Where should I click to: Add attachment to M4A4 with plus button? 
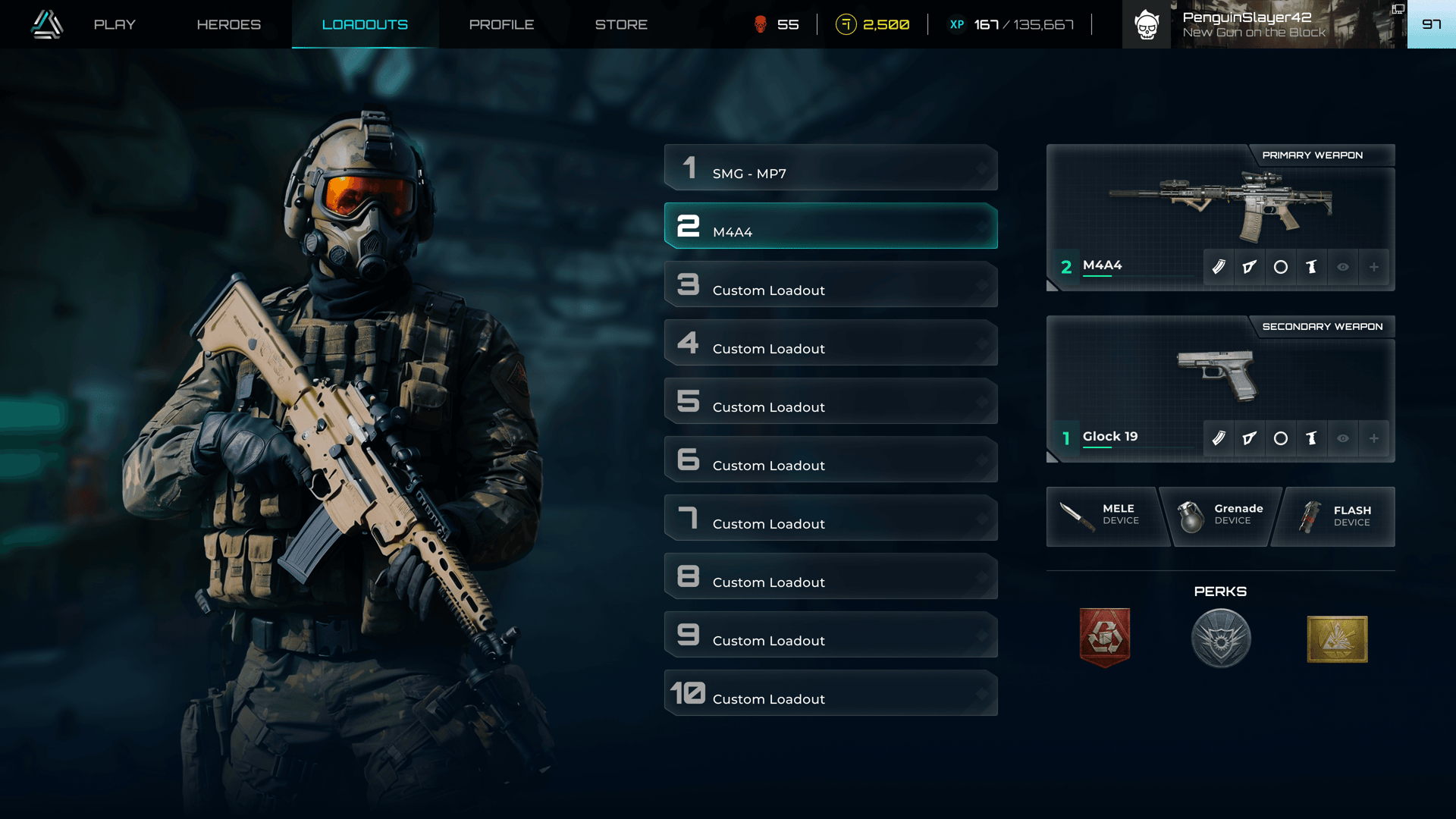[1373, 267]
